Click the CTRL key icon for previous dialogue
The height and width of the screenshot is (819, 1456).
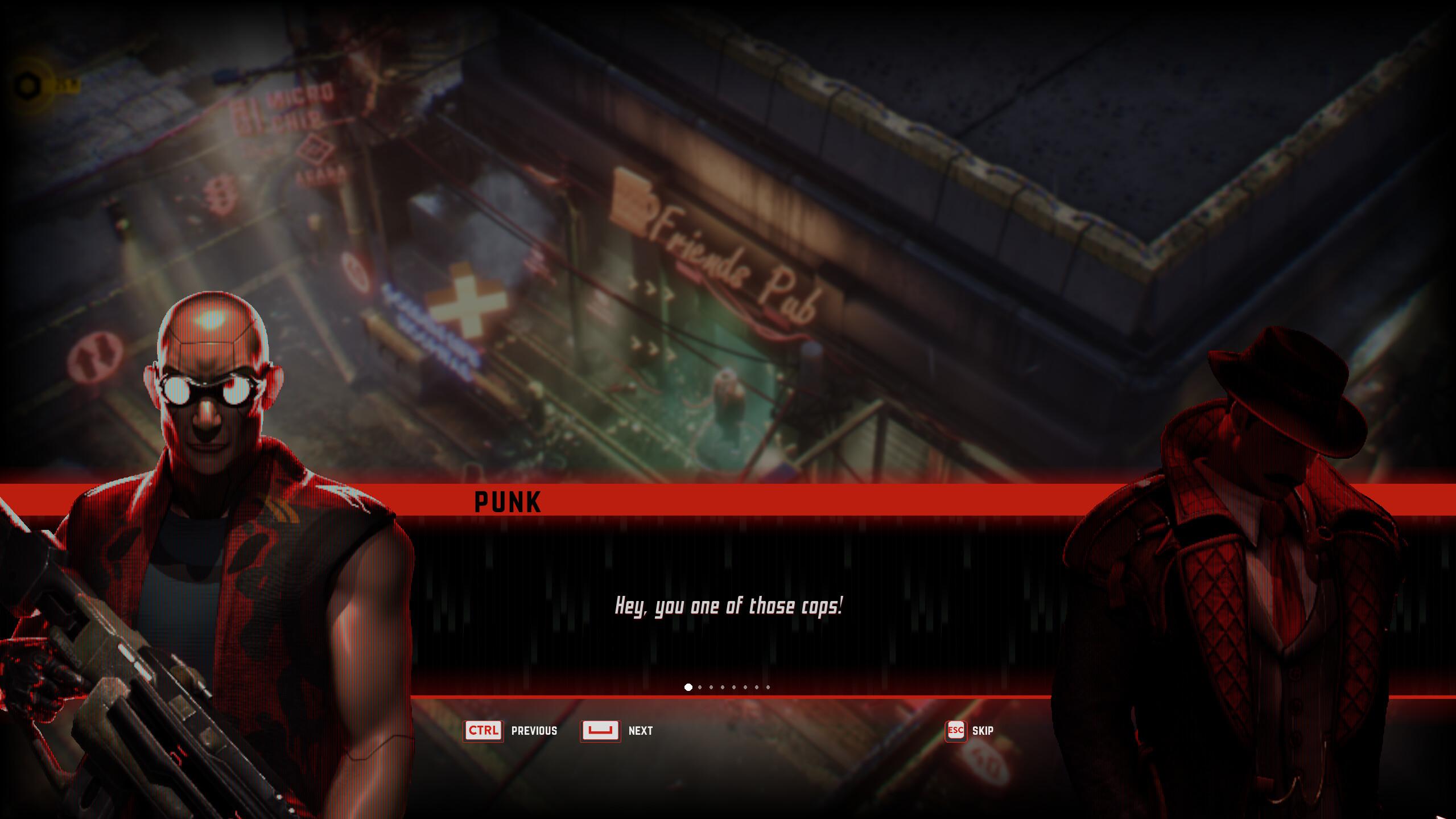click(x=483, y=731)
